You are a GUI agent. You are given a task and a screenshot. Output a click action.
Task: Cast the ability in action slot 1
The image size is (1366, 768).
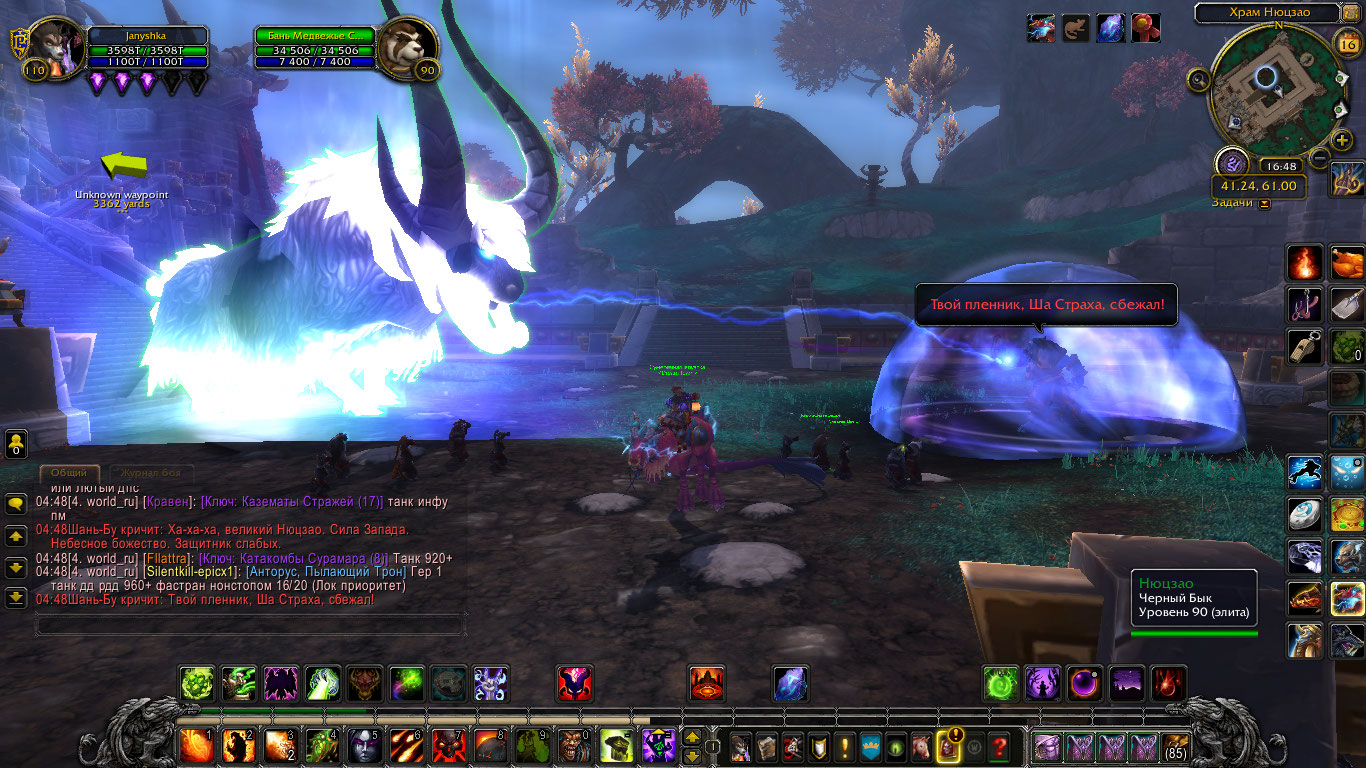pyautogui.click(x=196, y=746)
